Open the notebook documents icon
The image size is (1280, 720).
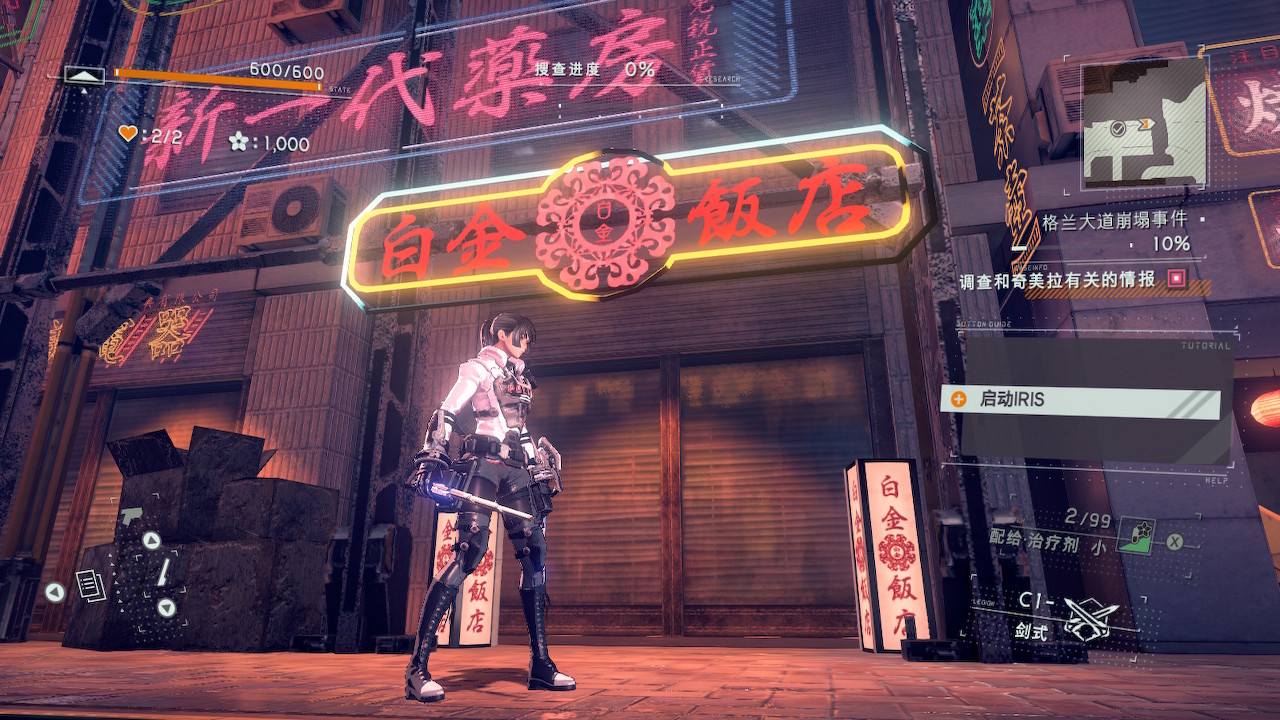pyautogui.click(x=91, y=585)
